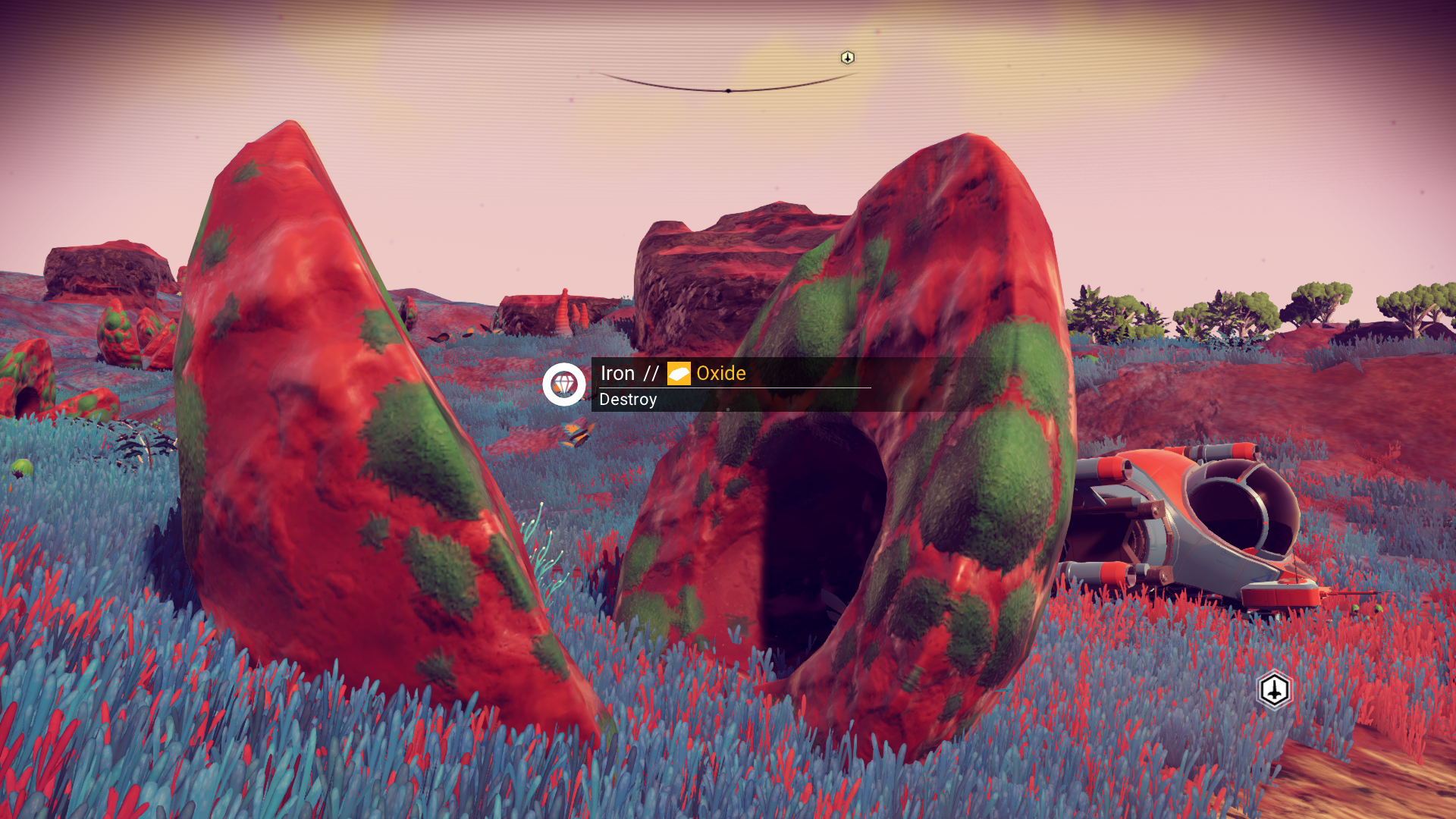Select the starship waypoint marker beside the landed ship

point(1274,690)
